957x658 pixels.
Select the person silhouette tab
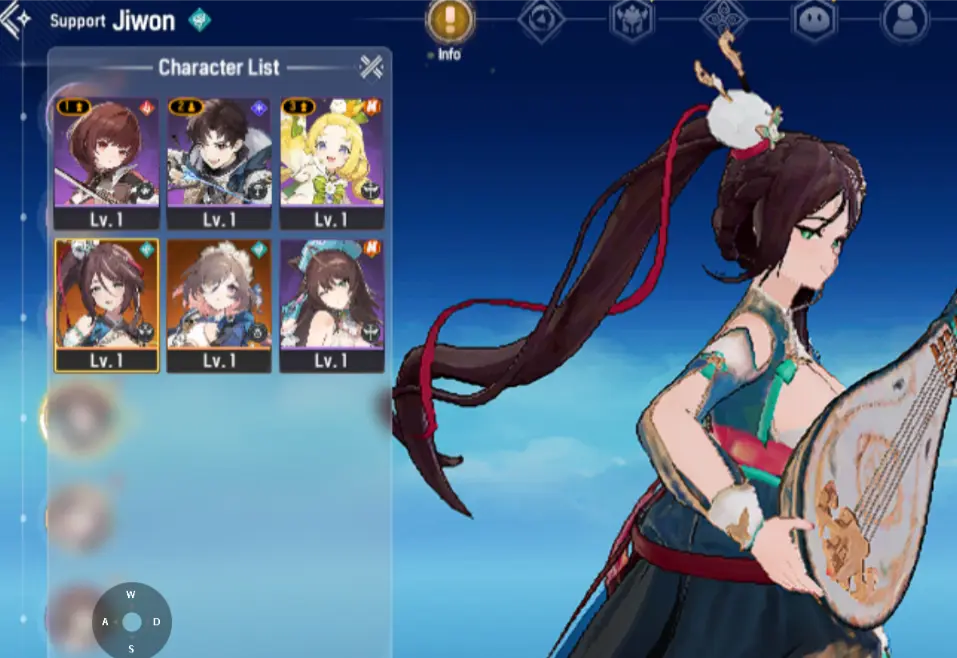tap(904, 20)
